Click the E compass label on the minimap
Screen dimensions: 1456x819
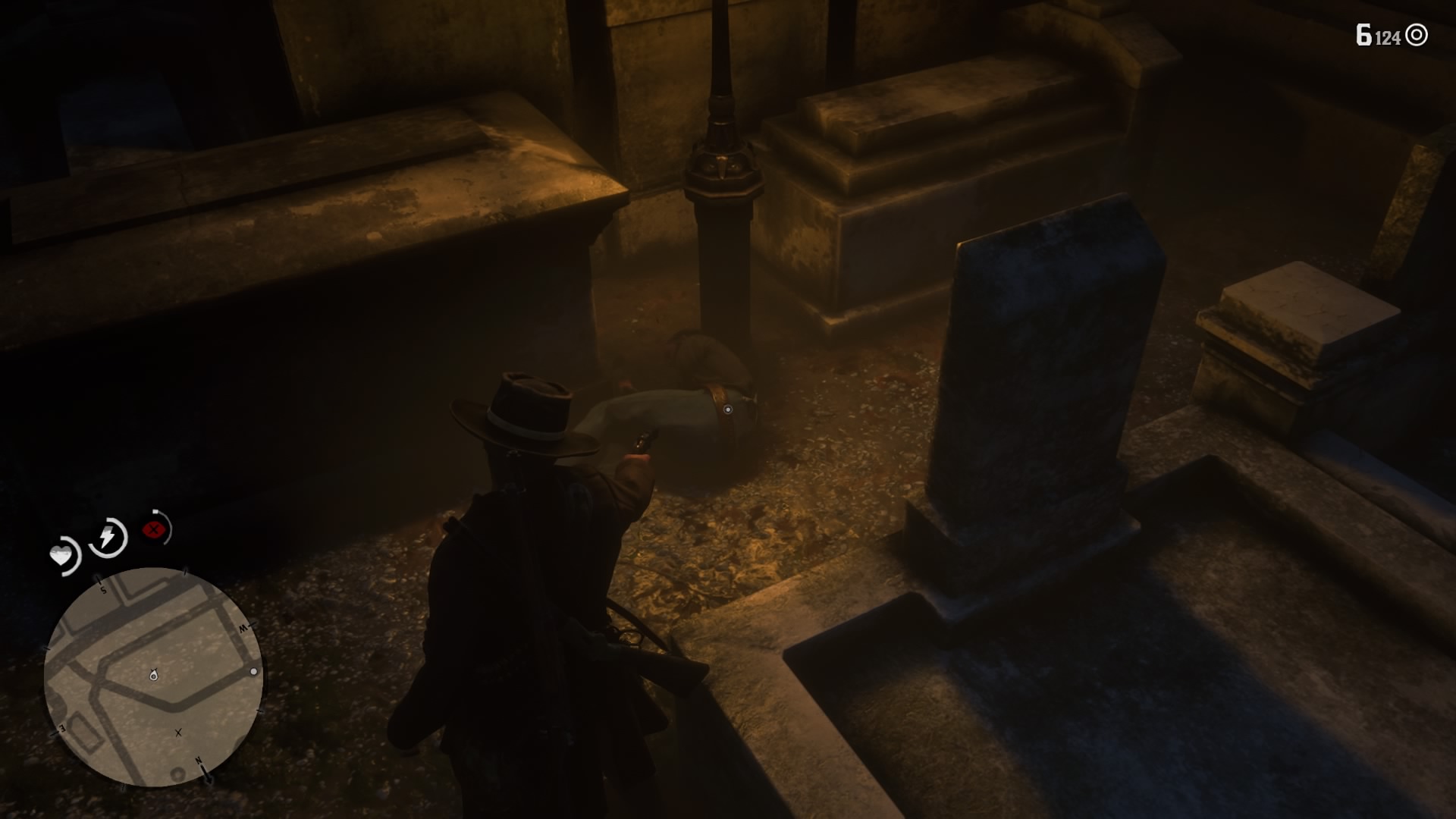click(61, 728)
